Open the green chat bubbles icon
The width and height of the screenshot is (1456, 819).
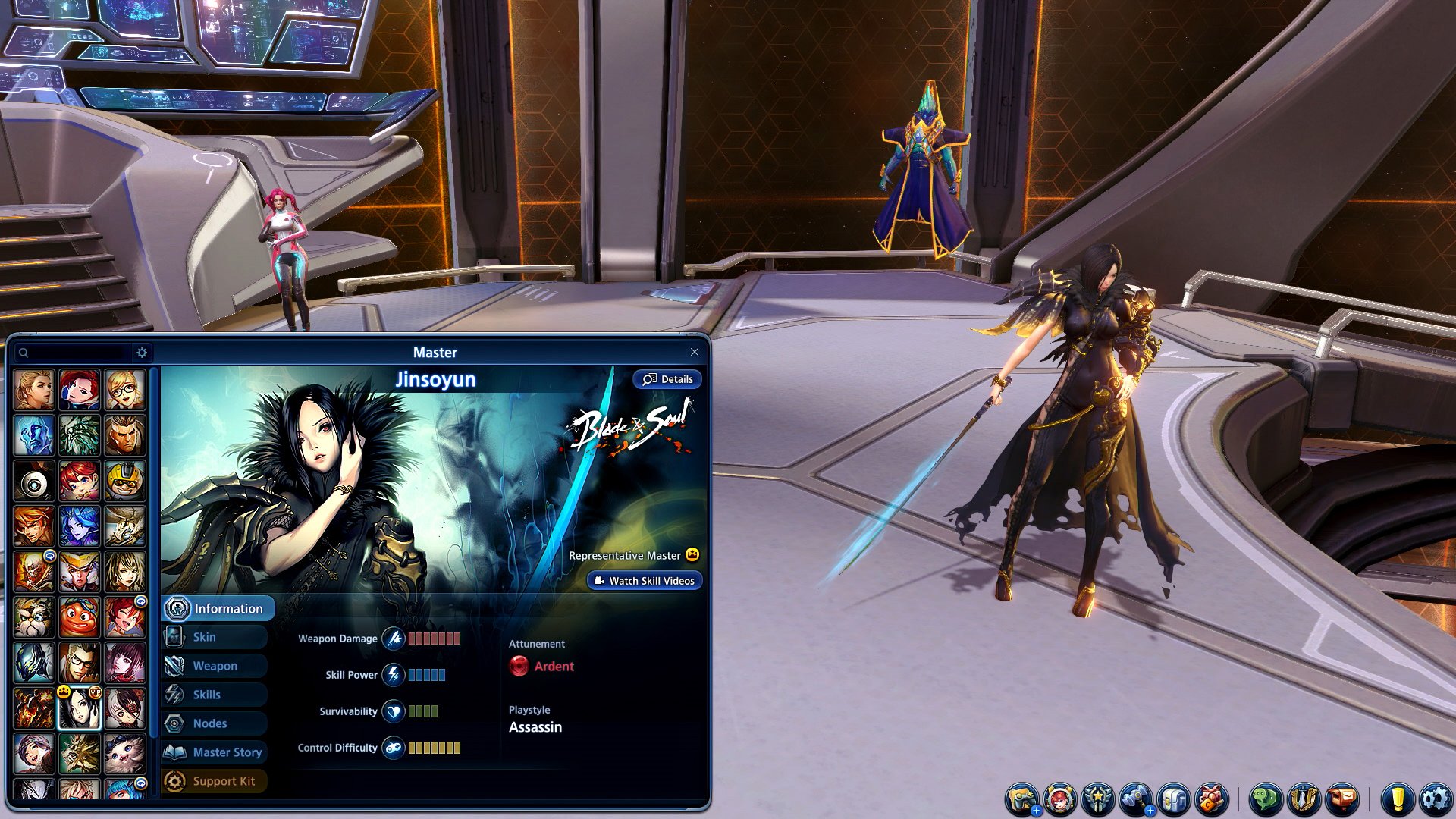[x=1265, y=799]
